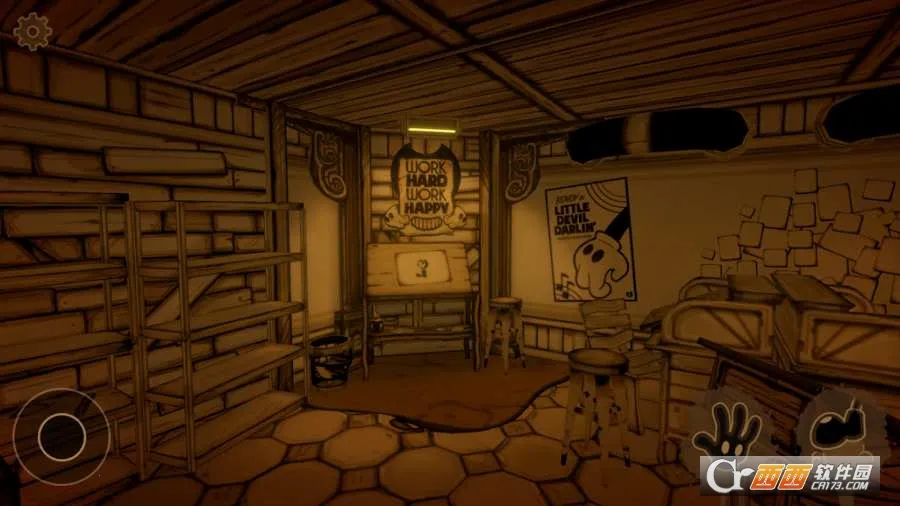The width and height of the screenshot is (900, 506).
Task: Tap the virtual movement joystick circle
Action: pyautogui.click(x=60, y=435)
